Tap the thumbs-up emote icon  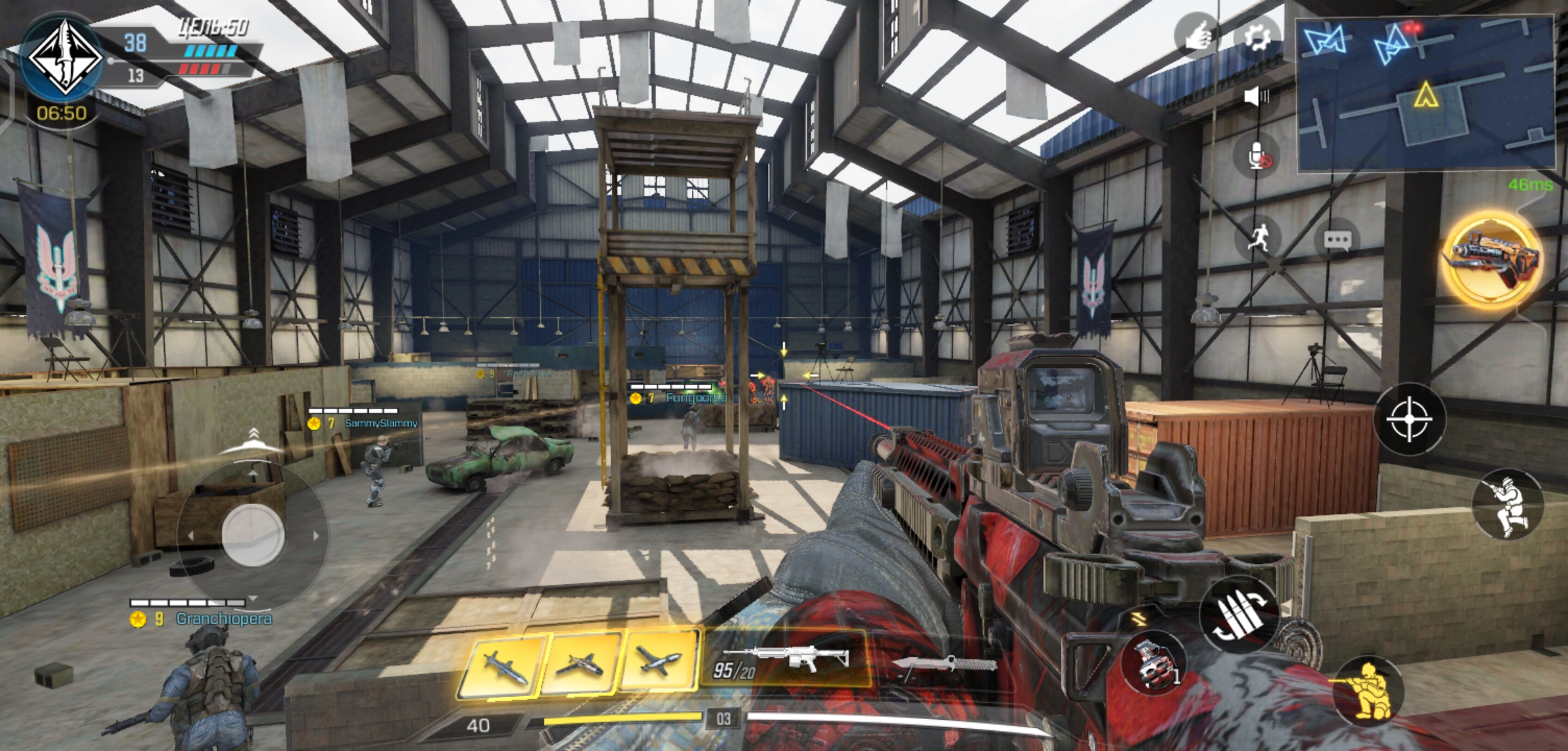pyautogui.click(x=1197, y=35)
